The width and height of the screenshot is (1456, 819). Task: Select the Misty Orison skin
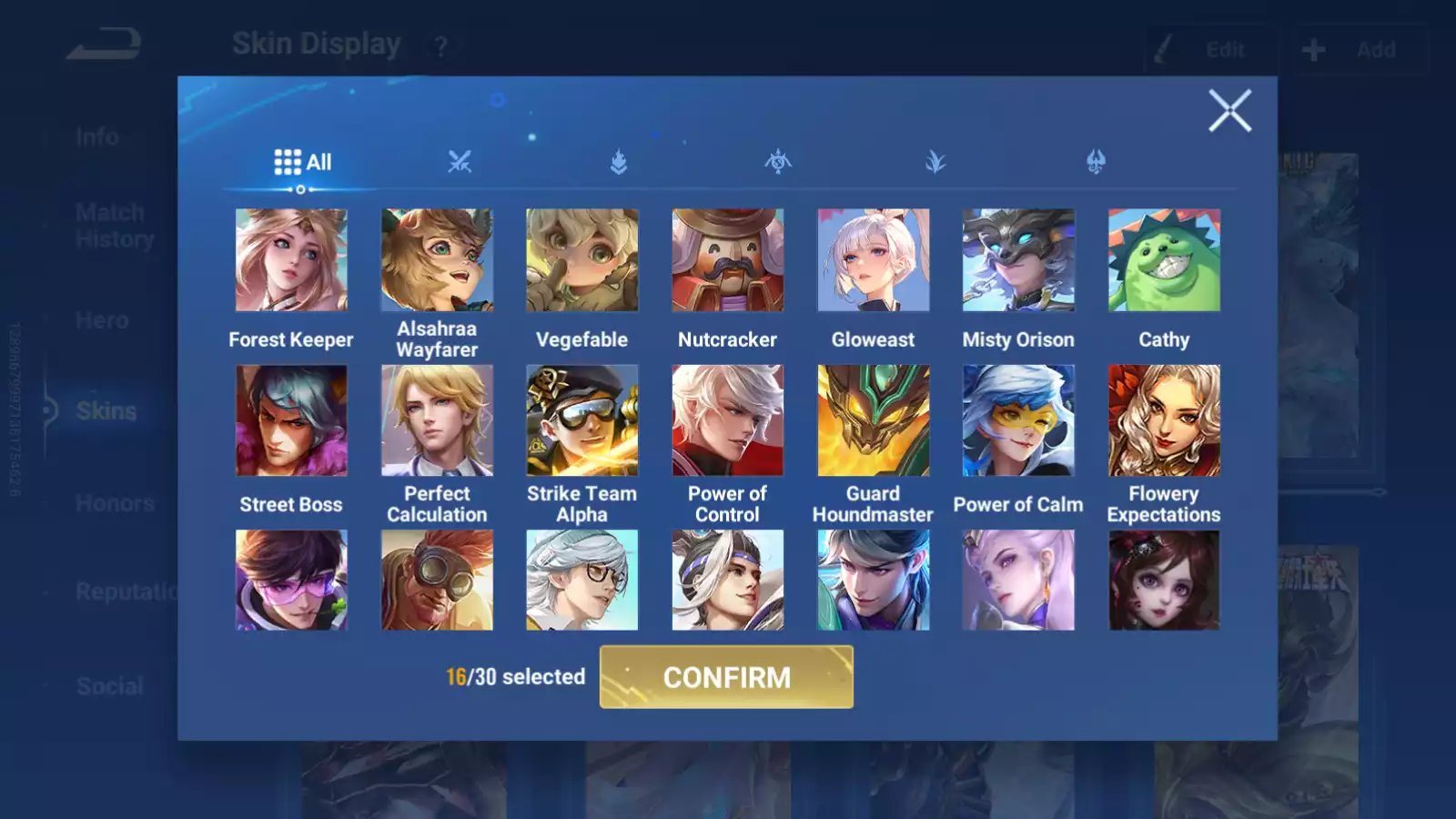[x=1018, y=260]
